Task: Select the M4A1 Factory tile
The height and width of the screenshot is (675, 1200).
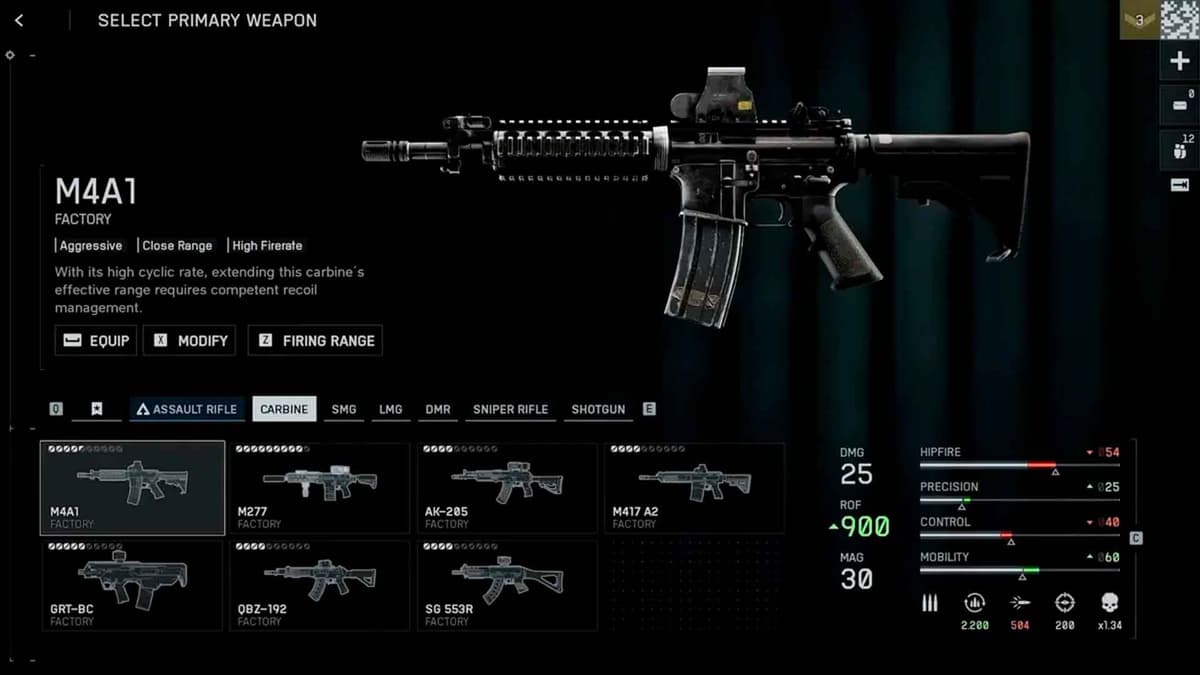Action: [132, 488]
